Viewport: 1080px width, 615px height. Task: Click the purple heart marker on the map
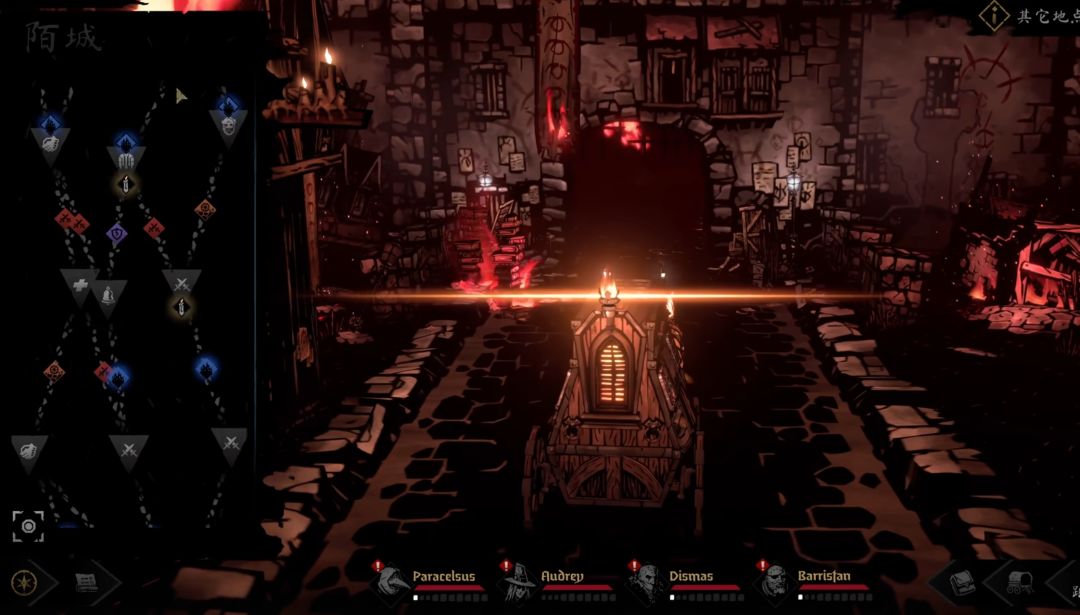point(117,234)
